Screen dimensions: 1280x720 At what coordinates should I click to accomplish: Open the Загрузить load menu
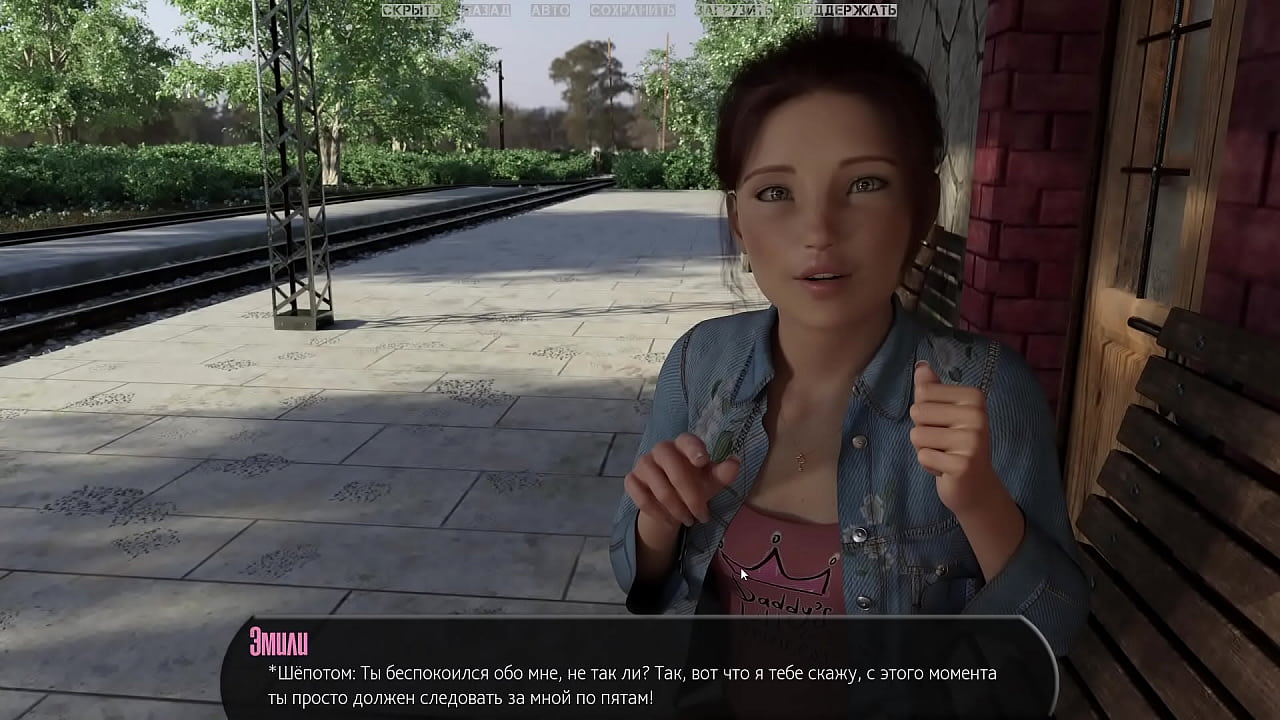tap(734, 10)
